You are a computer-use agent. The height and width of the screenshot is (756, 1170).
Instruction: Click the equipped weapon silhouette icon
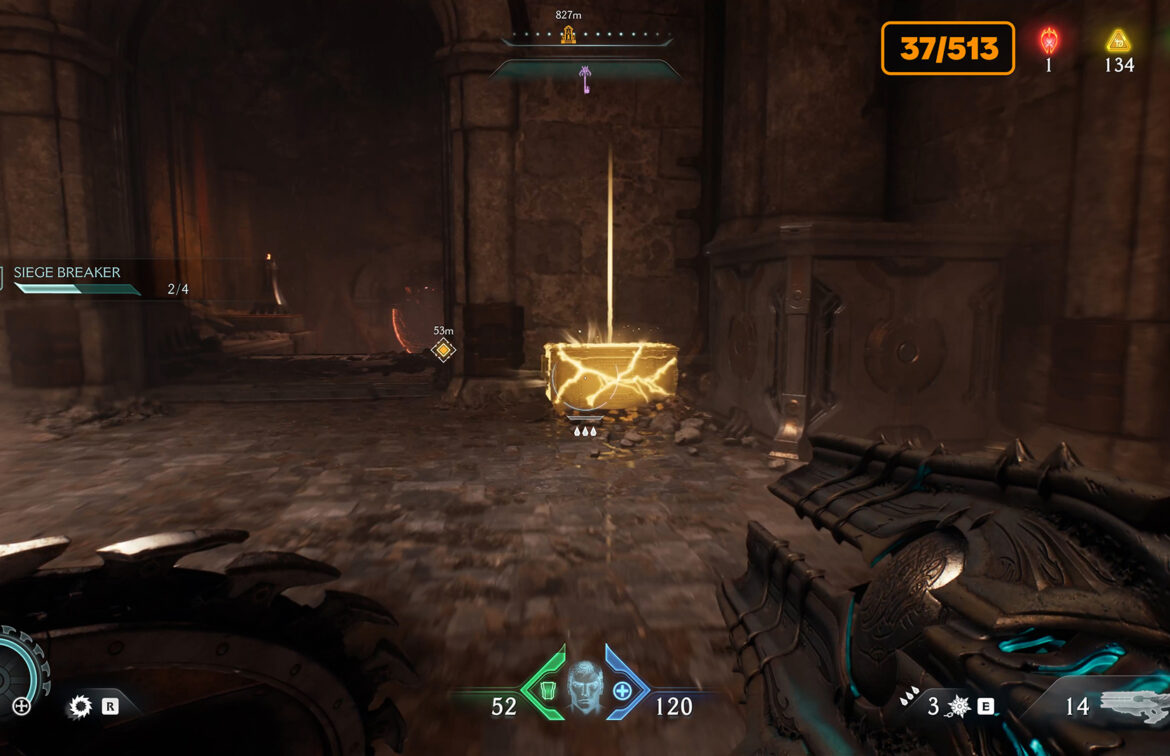pos(1133,705)
